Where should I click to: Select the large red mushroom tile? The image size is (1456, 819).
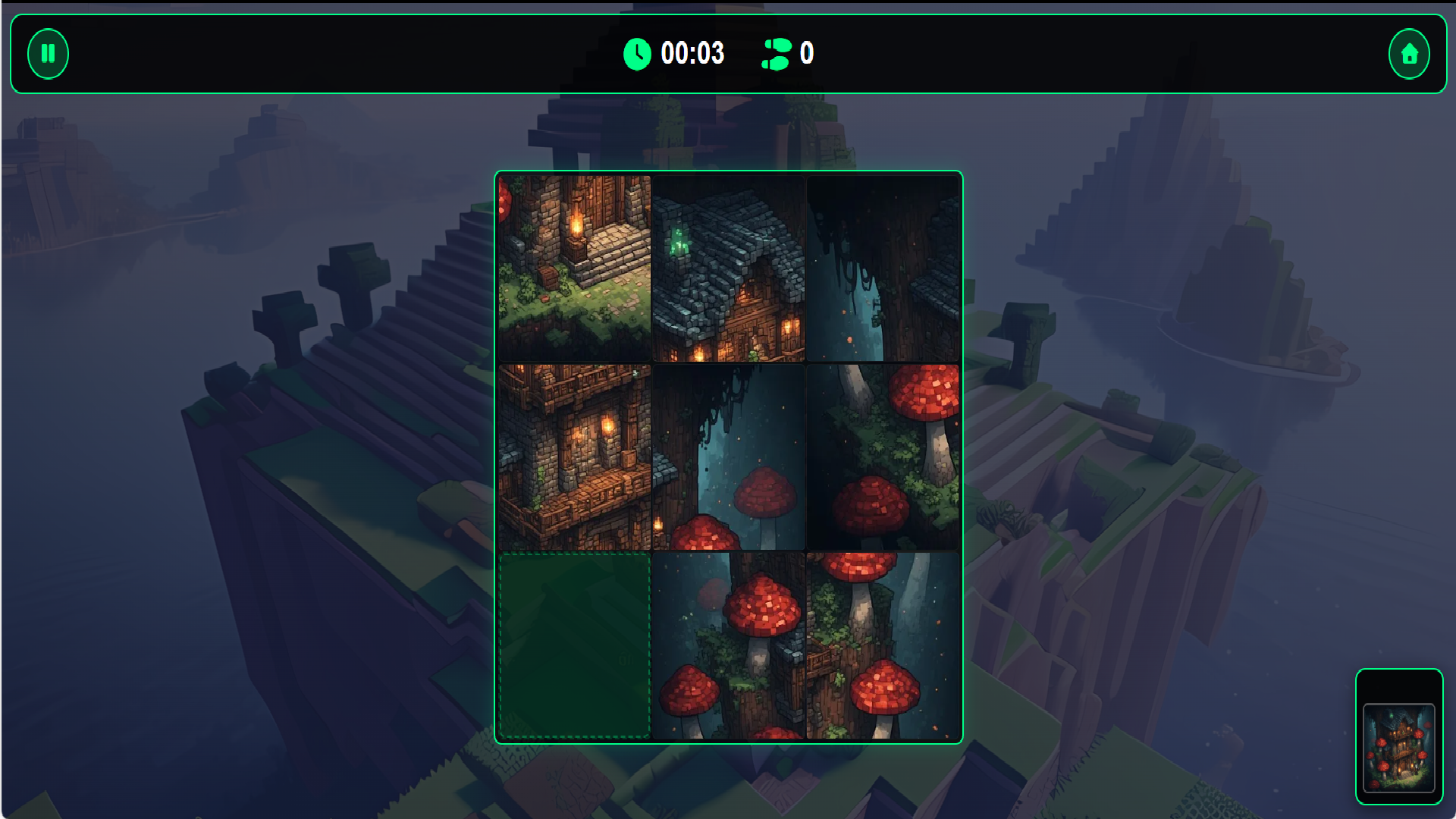pos(882,456)
